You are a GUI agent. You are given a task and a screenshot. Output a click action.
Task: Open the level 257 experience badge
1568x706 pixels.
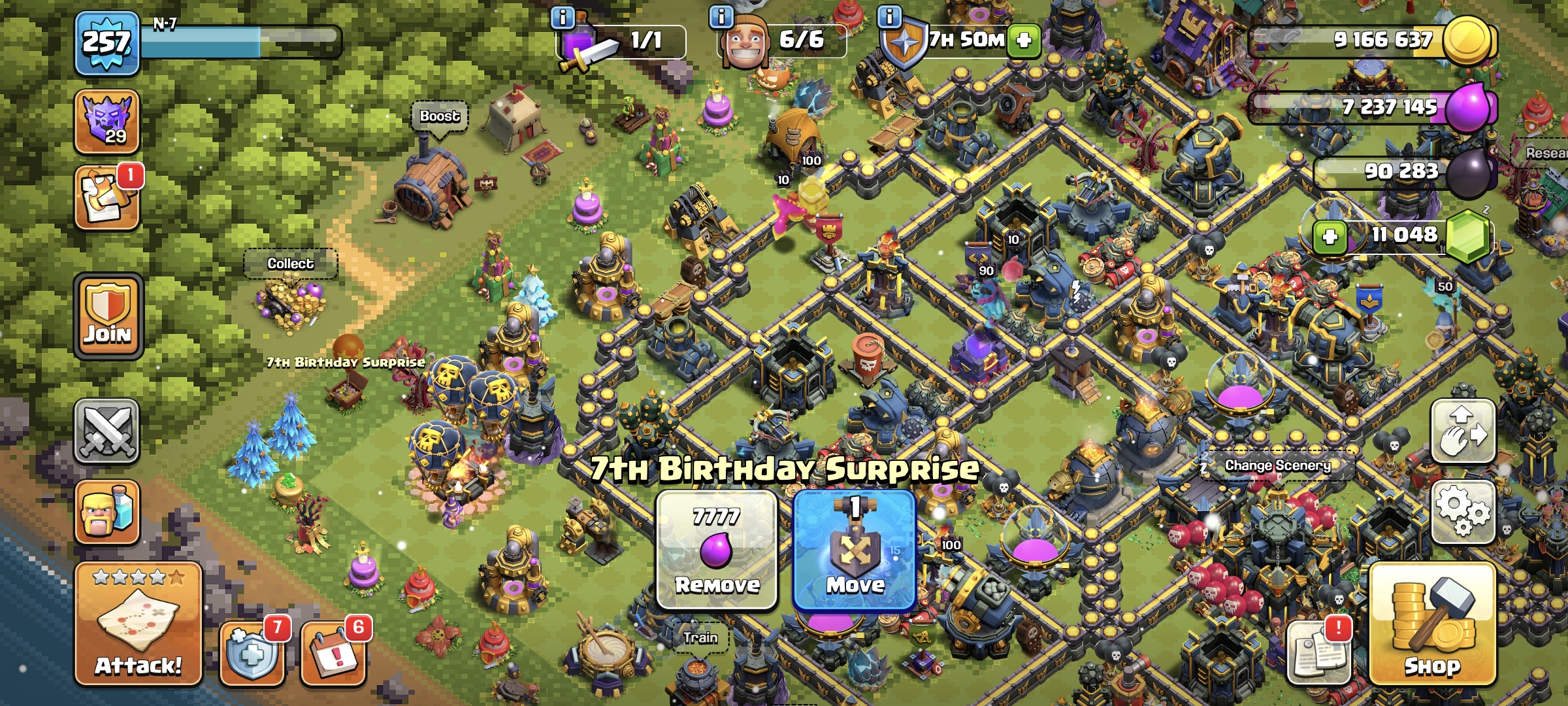106,43
